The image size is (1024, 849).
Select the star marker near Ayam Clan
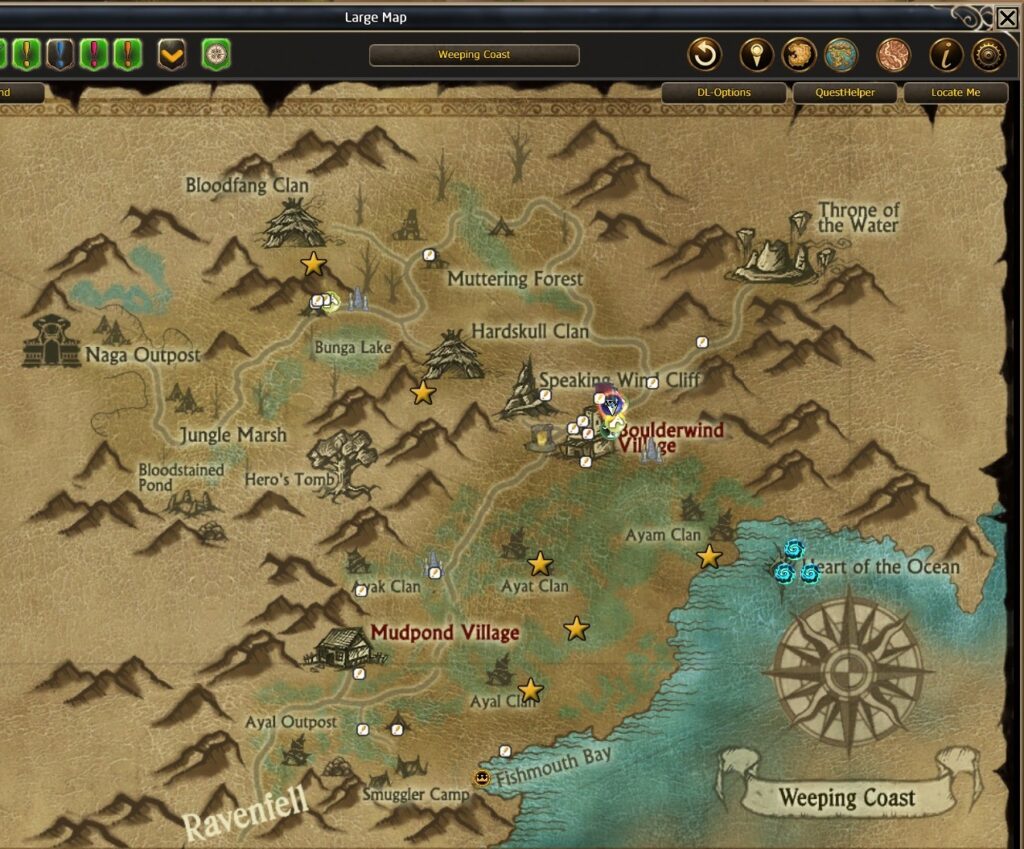click(709, 557)
